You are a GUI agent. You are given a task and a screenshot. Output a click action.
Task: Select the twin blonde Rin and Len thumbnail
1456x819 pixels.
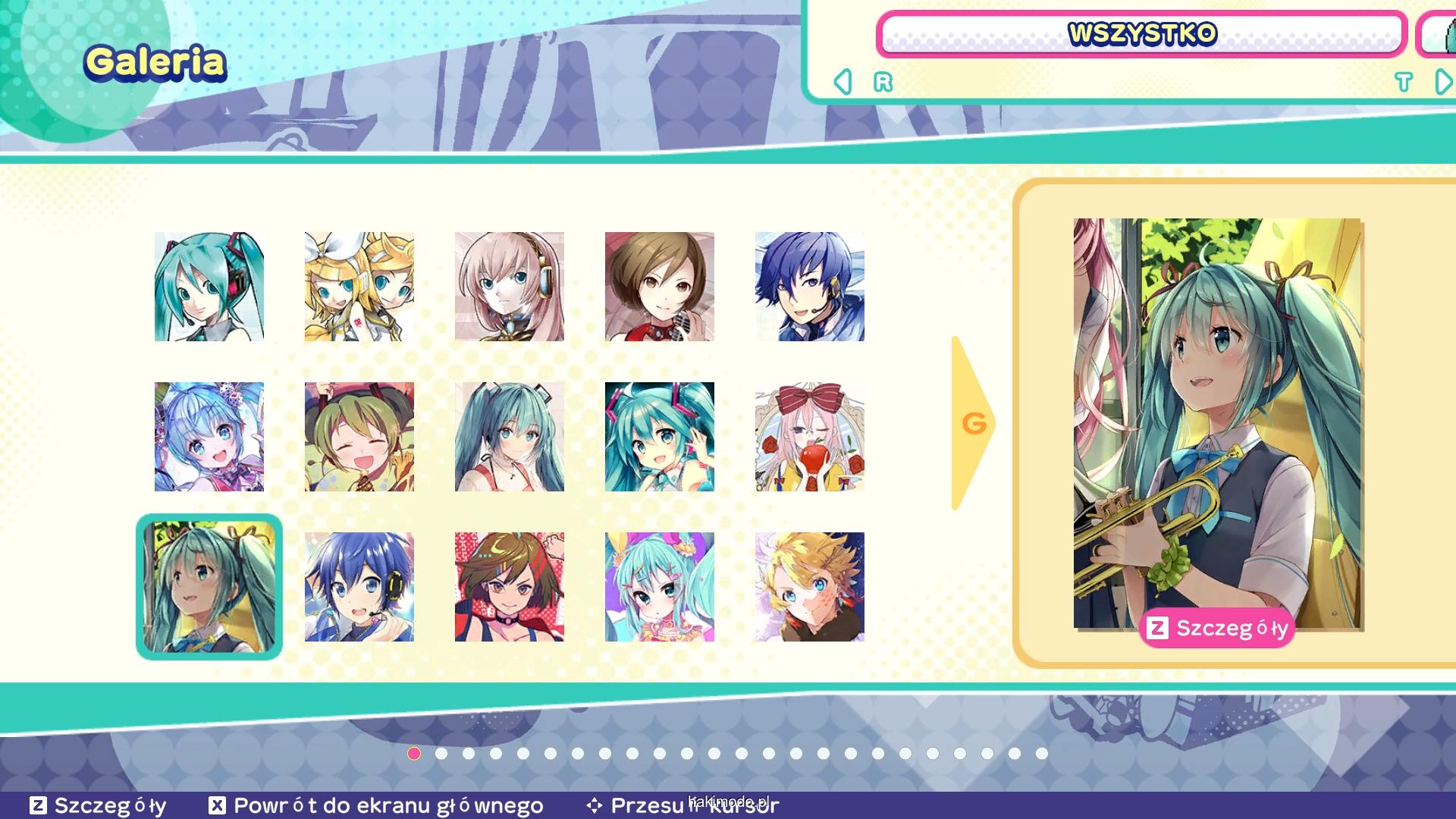point(359,287)
